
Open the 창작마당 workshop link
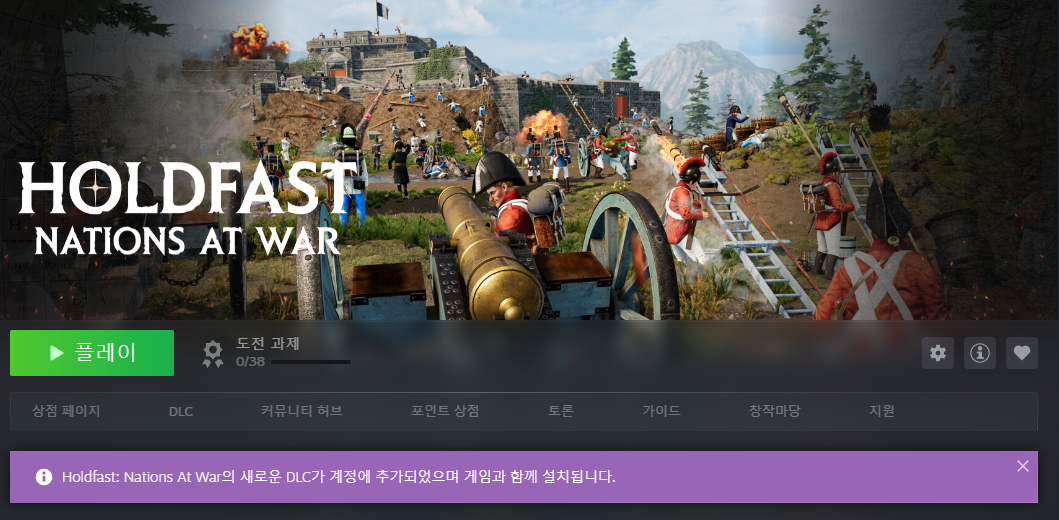click(x=775, y=411)
